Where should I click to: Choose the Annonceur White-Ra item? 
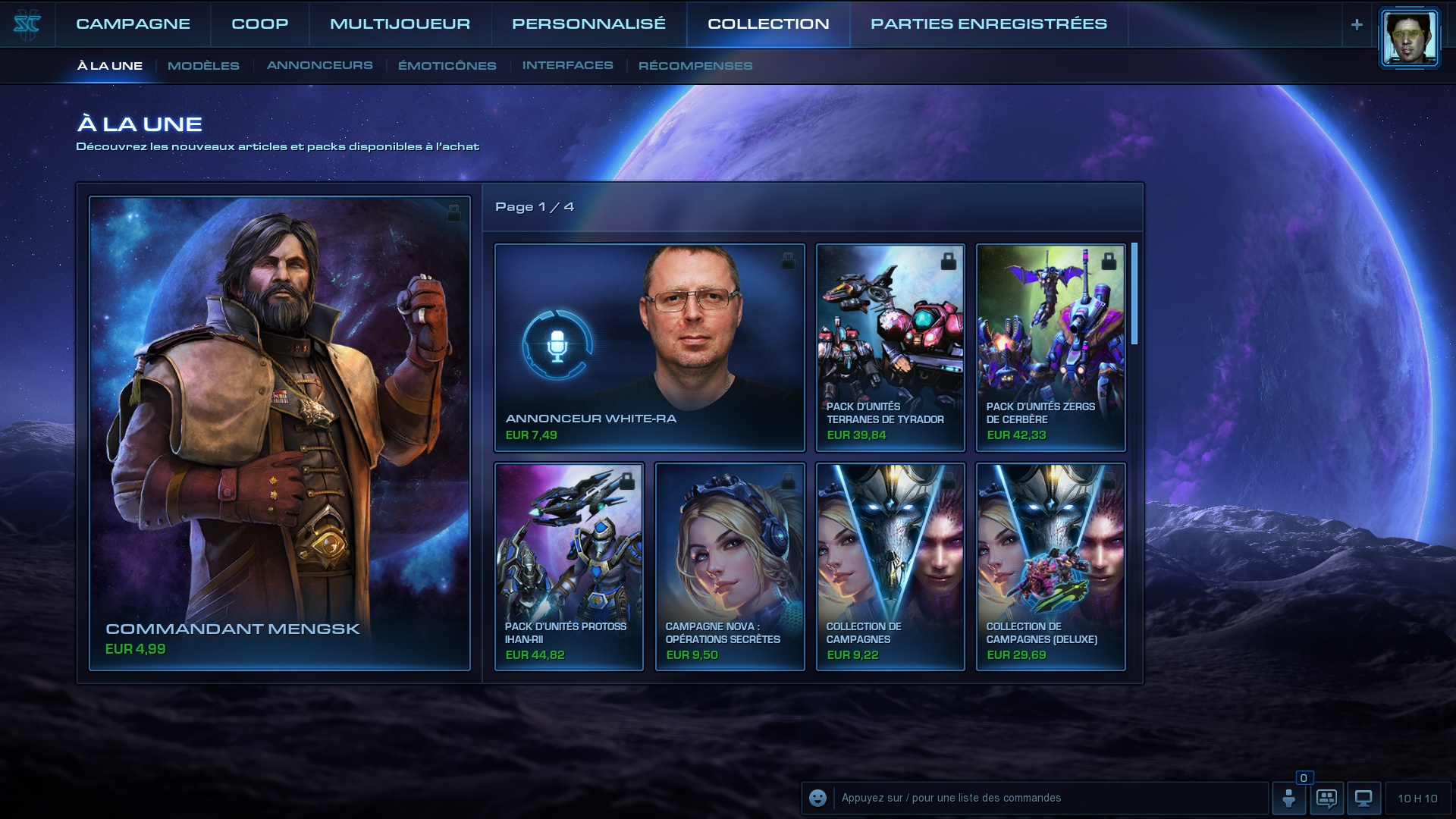point(649,347)
